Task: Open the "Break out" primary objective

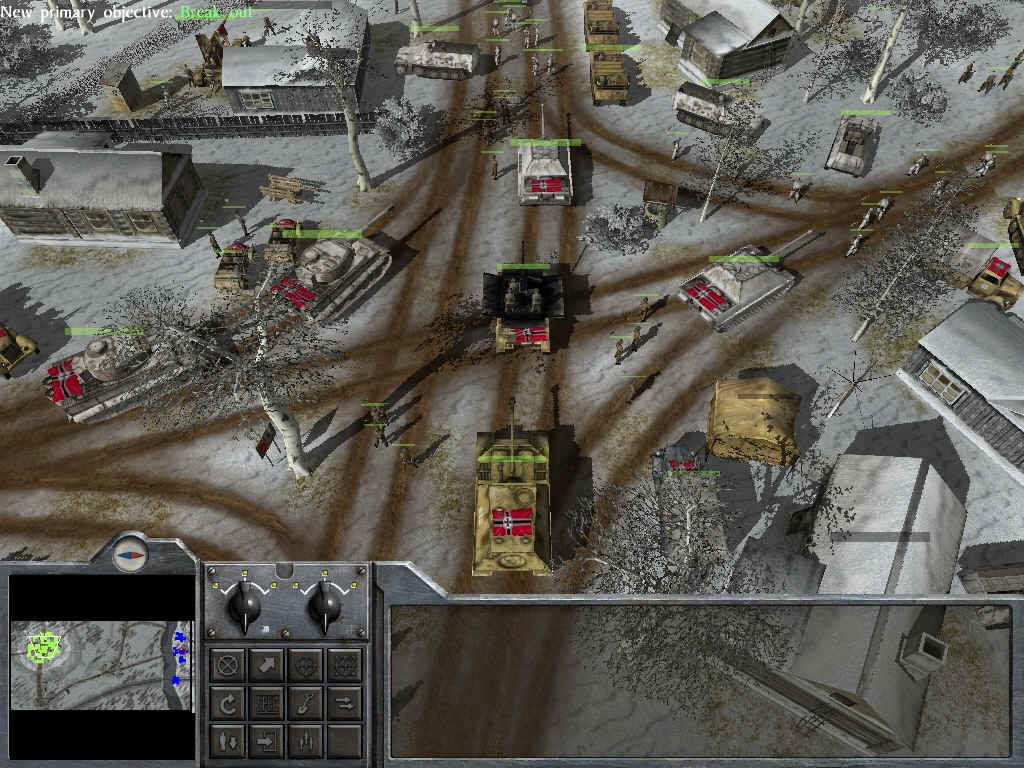Action: [211, 13]
